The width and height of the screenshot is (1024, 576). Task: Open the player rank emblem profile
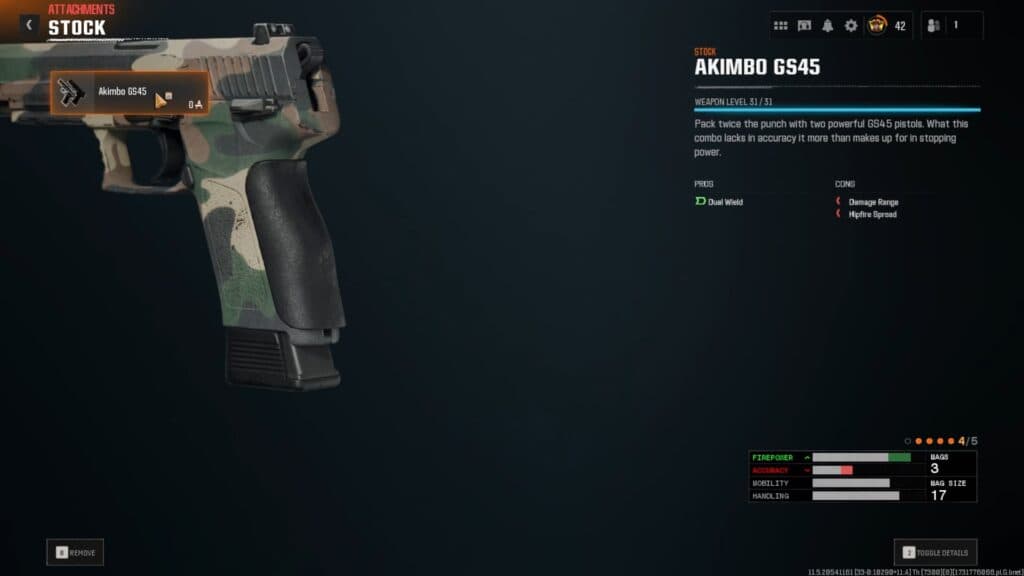[878, 25]
